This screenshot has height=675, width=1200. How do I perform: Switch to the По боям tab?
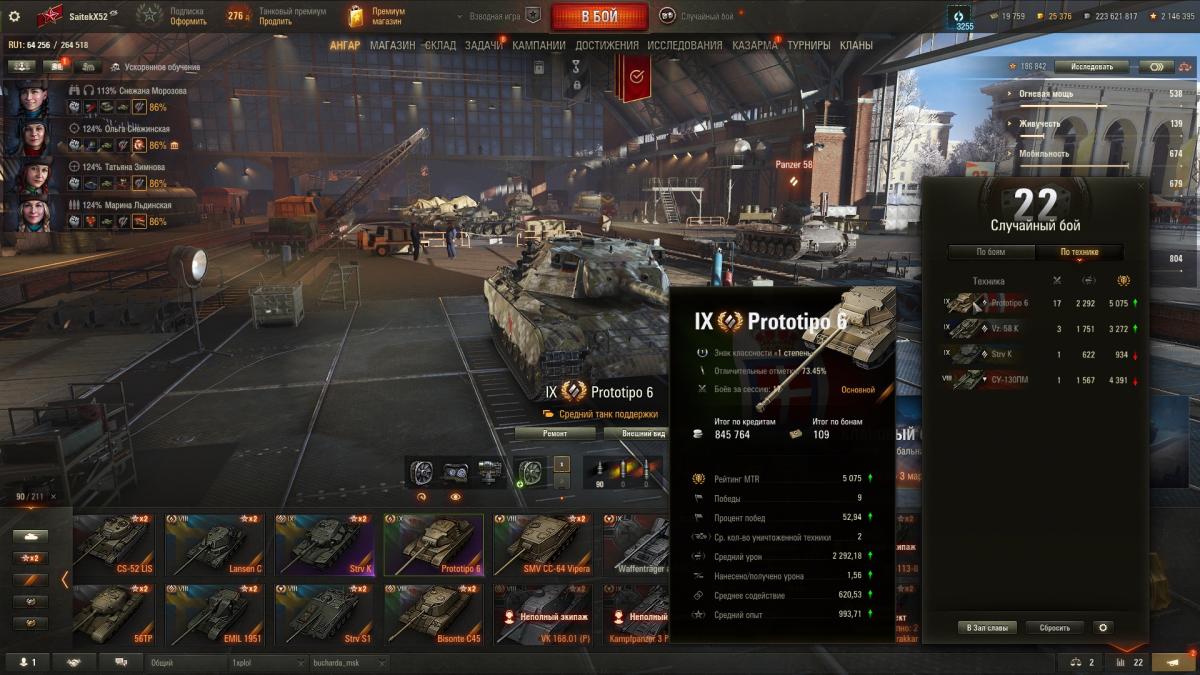point(990,252)
